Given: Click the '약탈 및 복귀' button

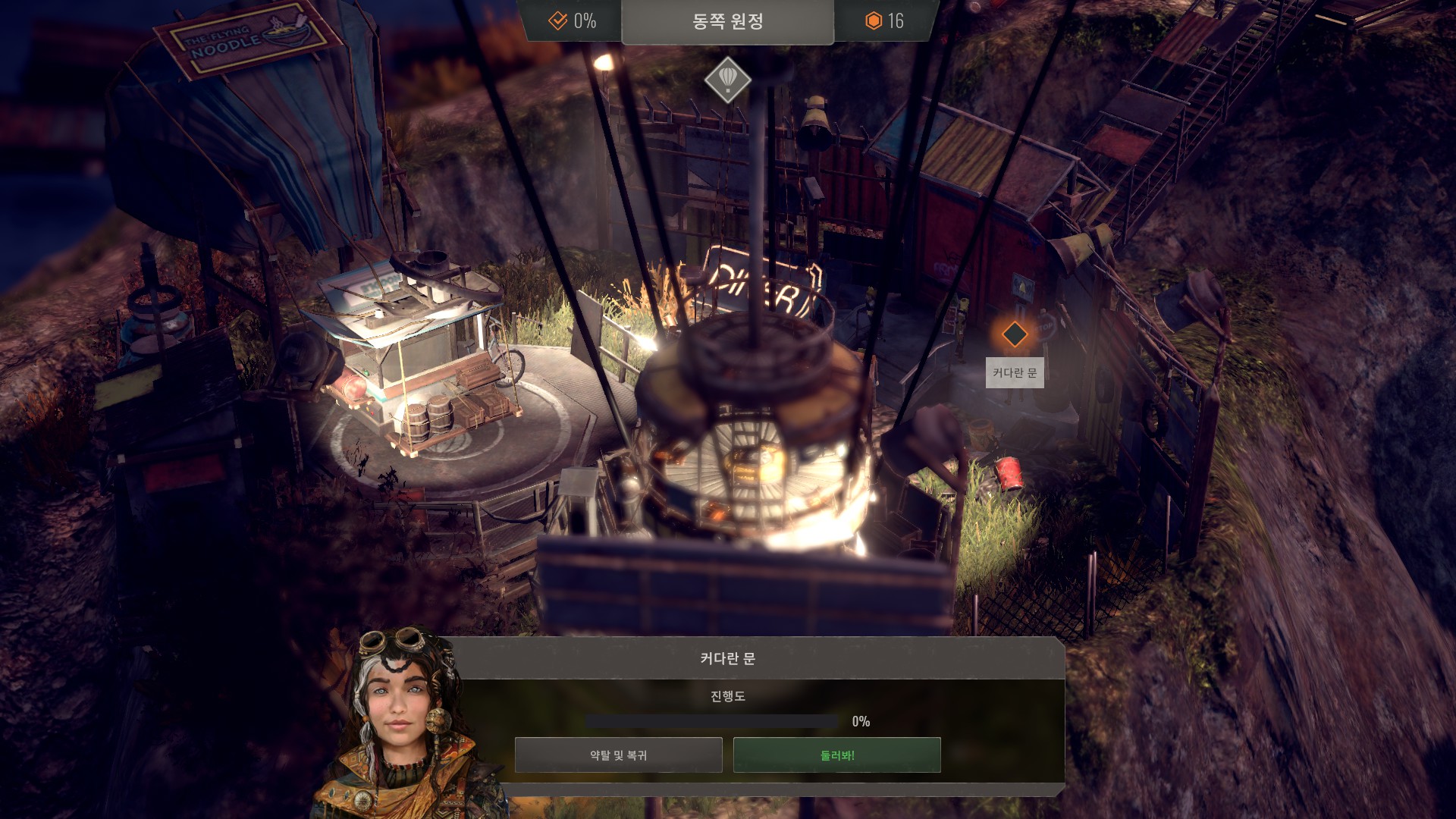Looking at the screenshot, I should coord(618,755).
